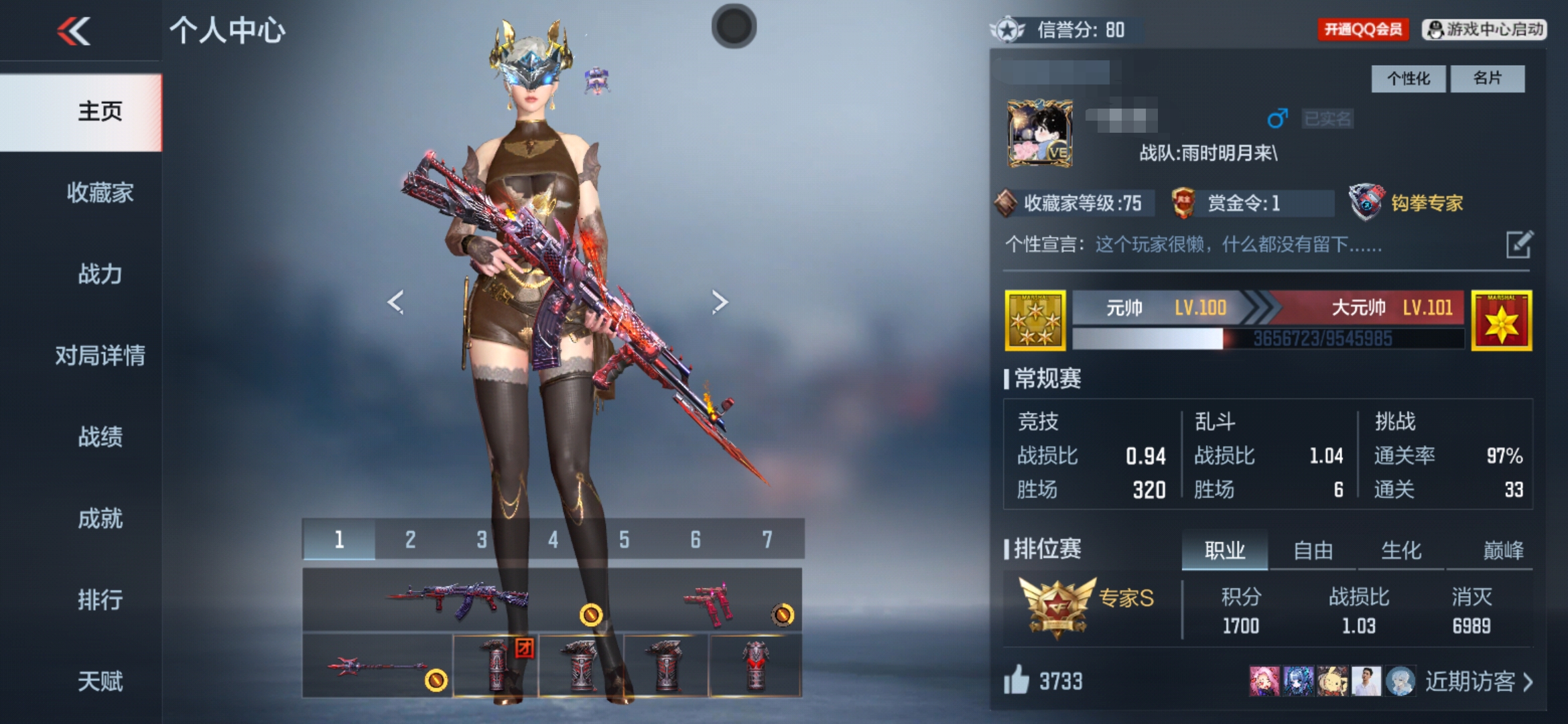Image resolution: width=1568 pixels, height=724 pixels.
Task: Edit the personal declaration with pencil icon
Action: coord(1518,245)
